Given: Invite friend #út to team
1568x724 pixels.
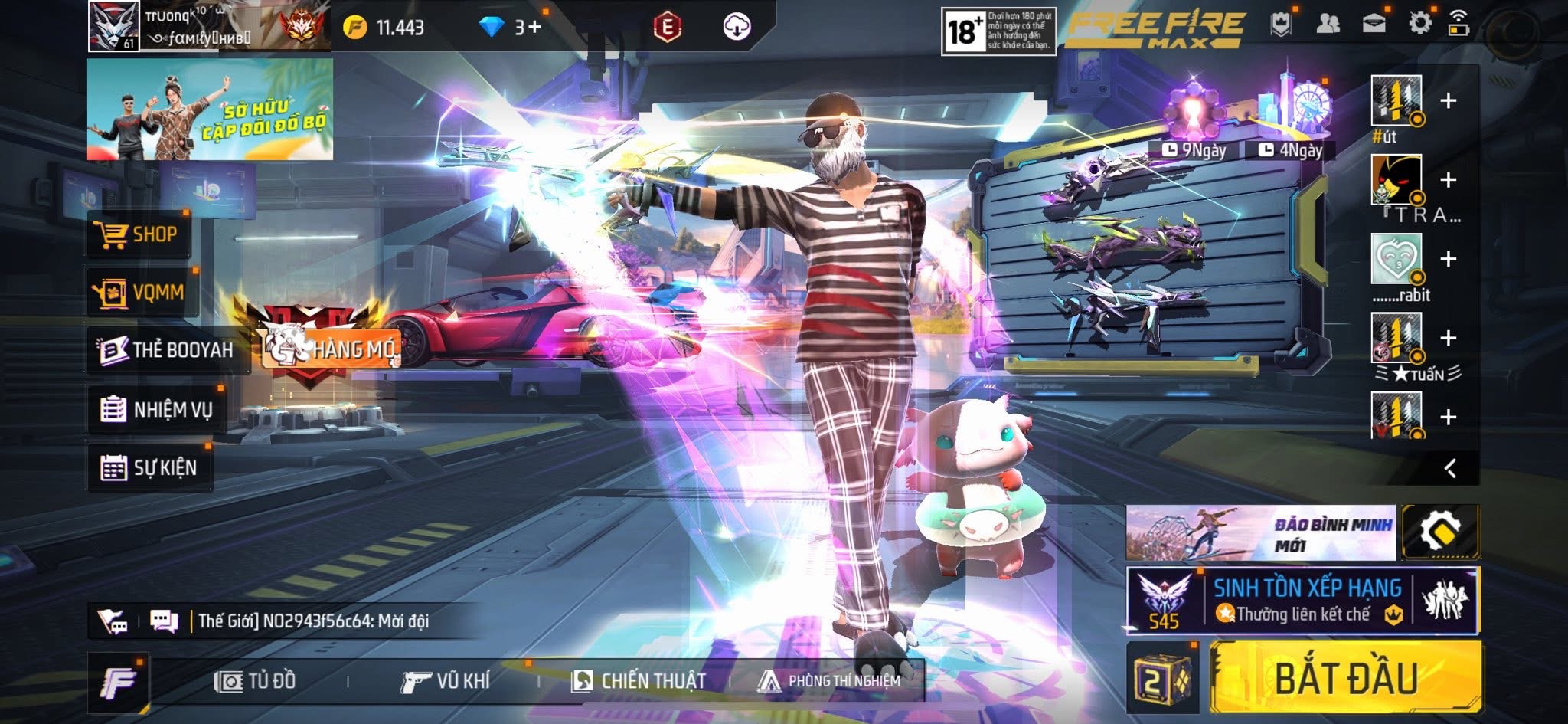Looking at the screenshot, I should [x=1448, y=101].
